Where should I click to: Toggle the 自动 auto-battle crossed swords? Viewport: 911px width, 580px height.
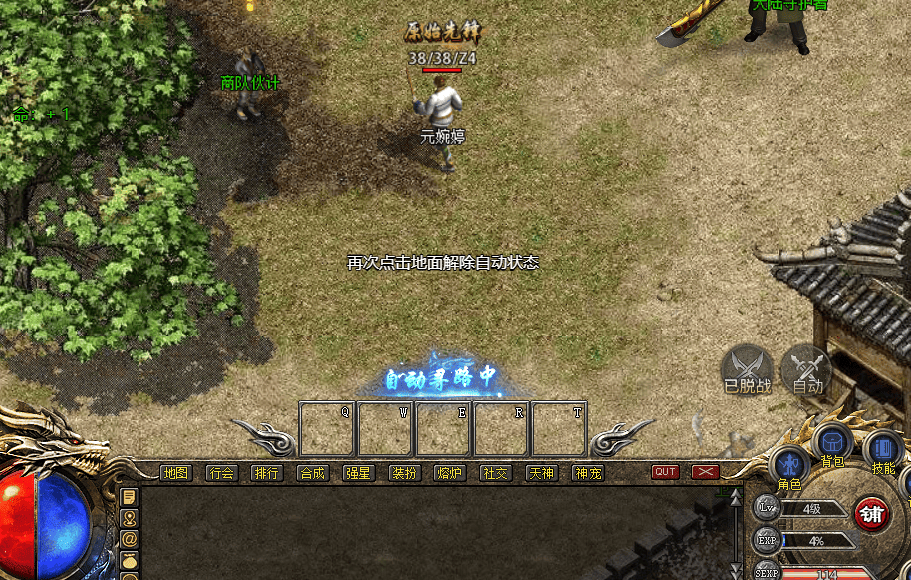[806, 366]
